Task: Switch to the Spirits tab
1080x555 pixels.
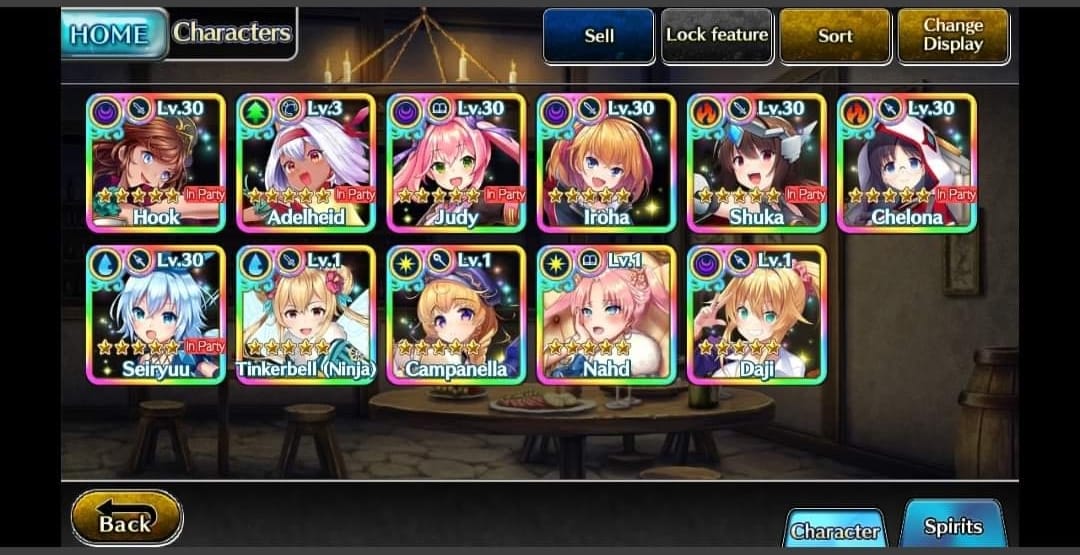Action: 952,526
